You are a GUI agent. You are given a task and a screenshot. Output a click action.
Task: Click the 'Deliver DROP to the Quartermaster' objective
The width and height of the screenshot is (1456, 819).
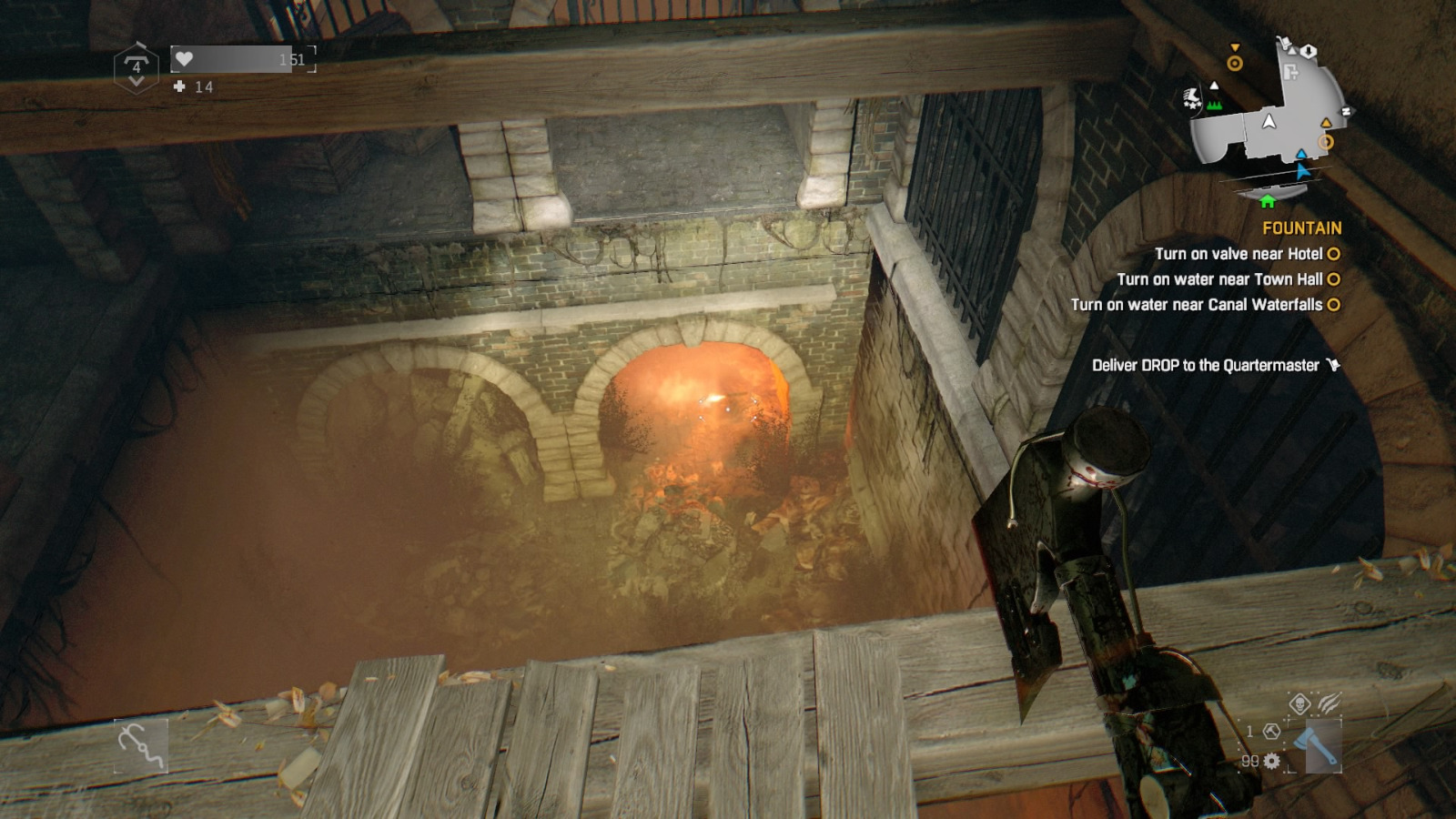tap(1207, 364)
